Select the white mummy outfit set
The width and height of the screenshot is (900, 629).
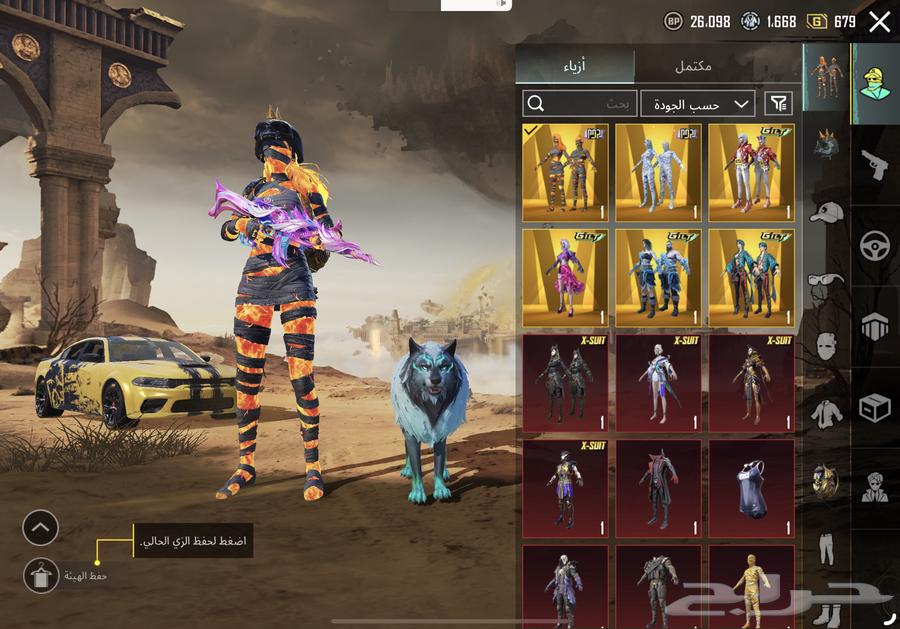[x=658, y=172]
